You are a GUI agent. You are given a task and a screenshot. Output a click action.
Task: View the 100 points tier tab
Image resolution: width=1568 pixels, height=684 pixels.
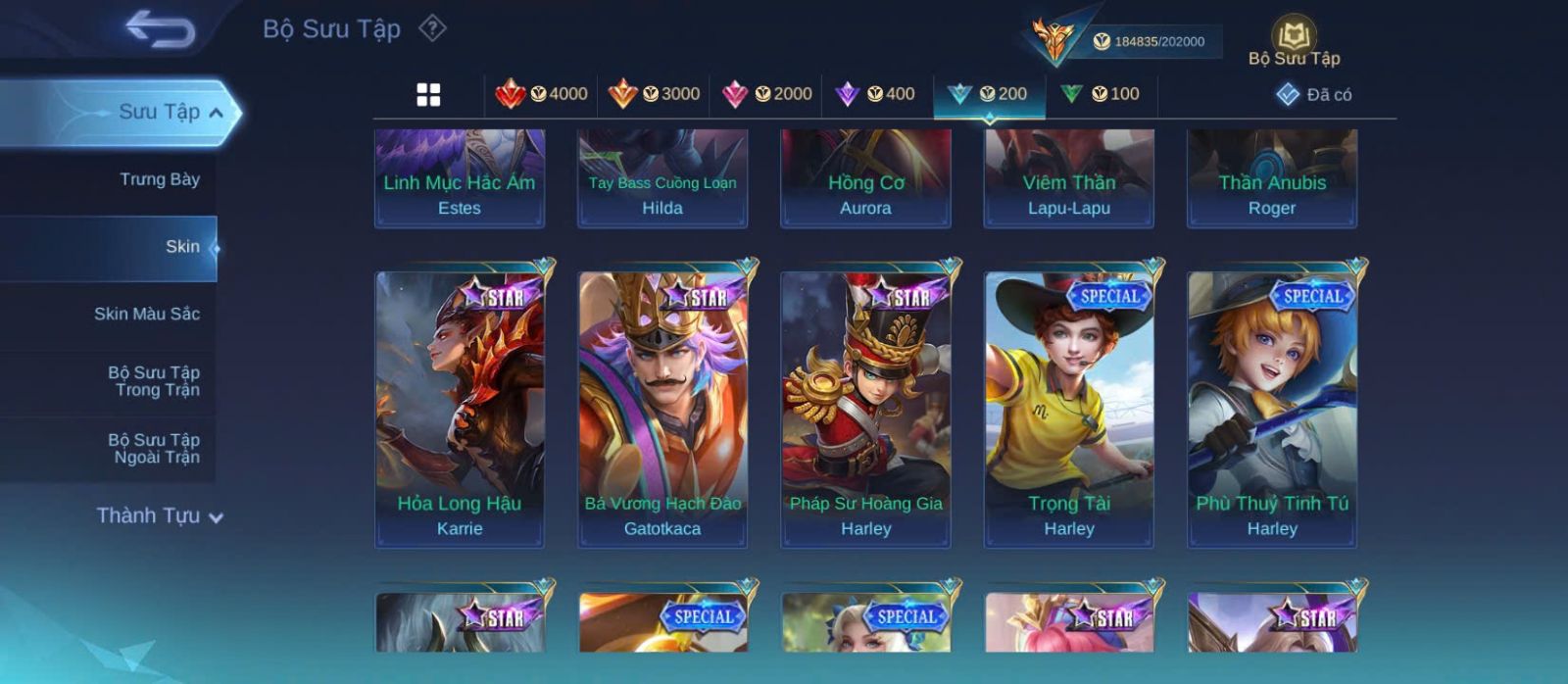[1101, 94]
